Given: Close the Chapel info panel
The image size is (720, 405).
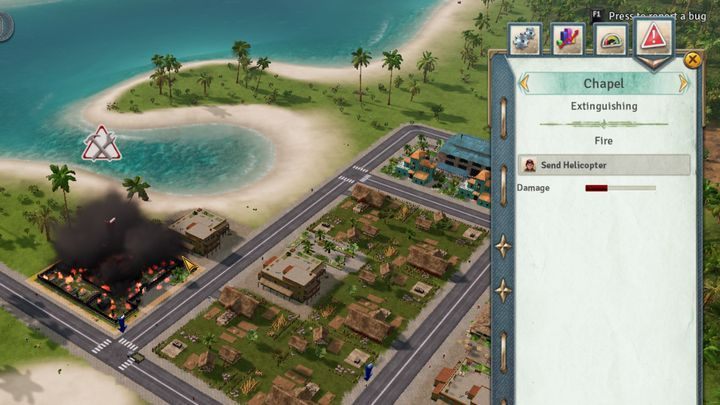Looking at the screenshot, I should click(x=692, y=61).
